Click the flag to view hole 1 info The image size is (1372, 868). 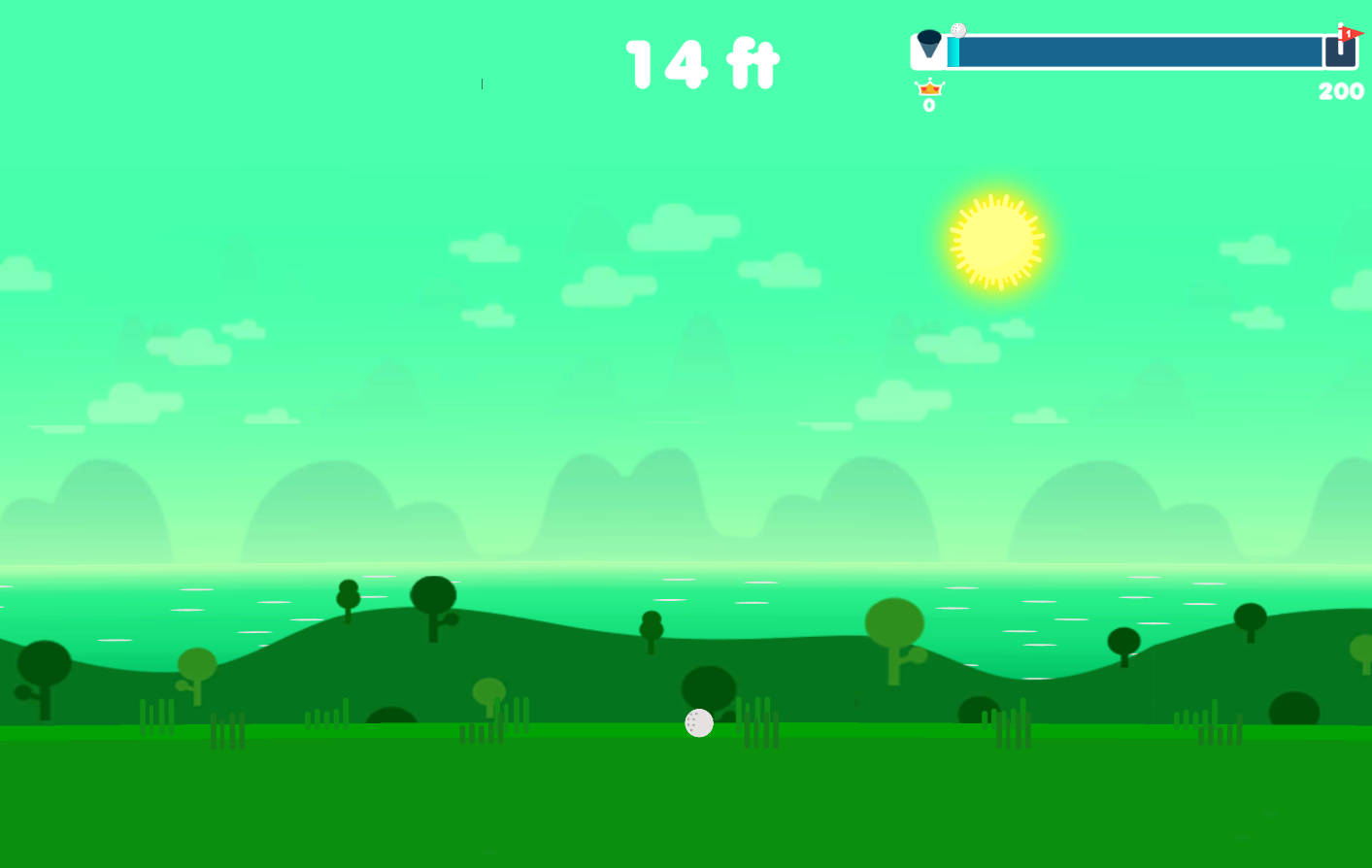pyautogui.click(x=1348, y=32)
